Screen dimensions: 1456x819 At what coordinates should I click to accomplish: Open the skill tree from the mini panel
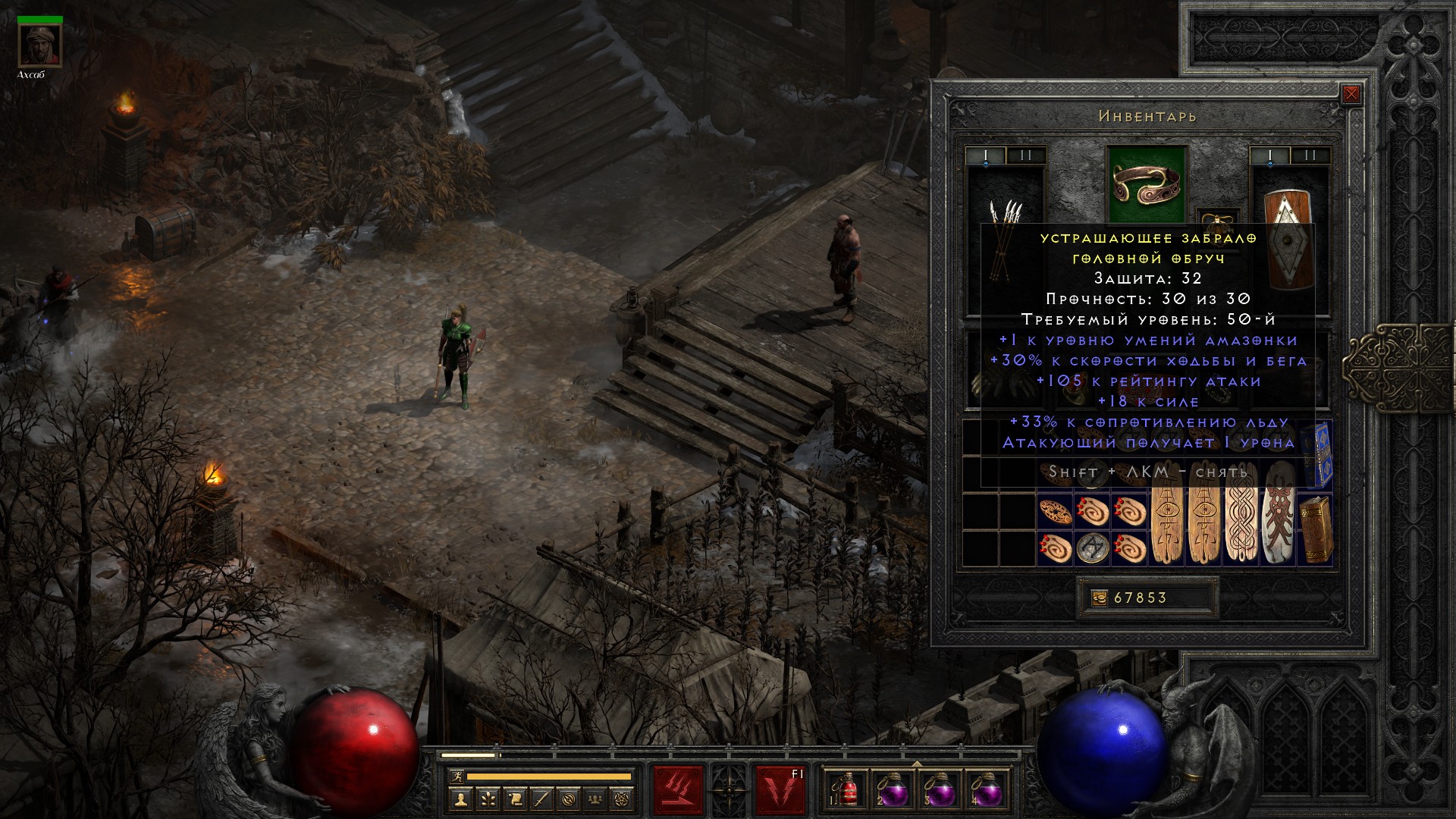click(x=487, y=799)
